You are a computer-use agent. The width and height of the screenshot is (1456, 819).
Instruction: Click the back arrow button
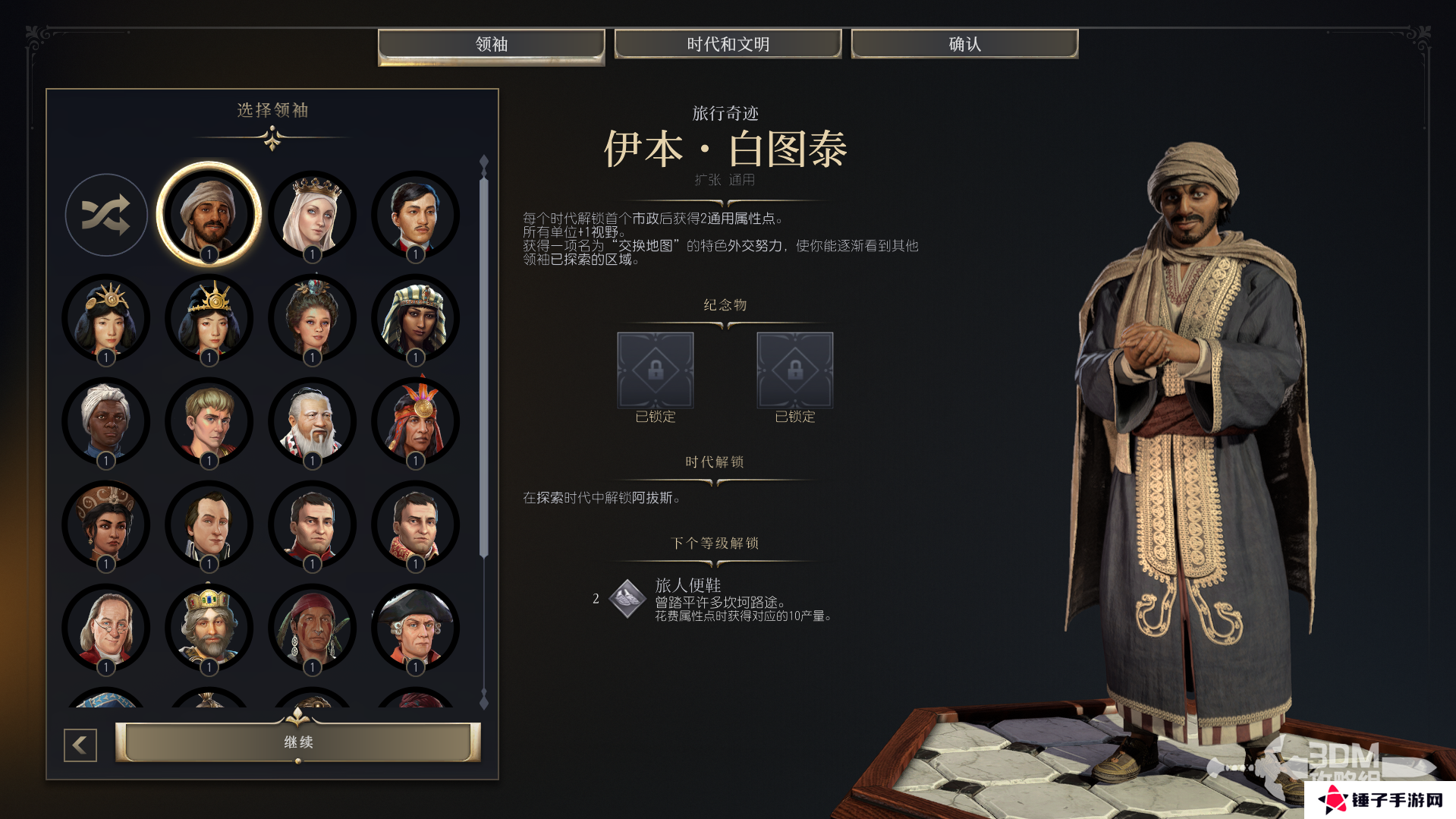80,744
